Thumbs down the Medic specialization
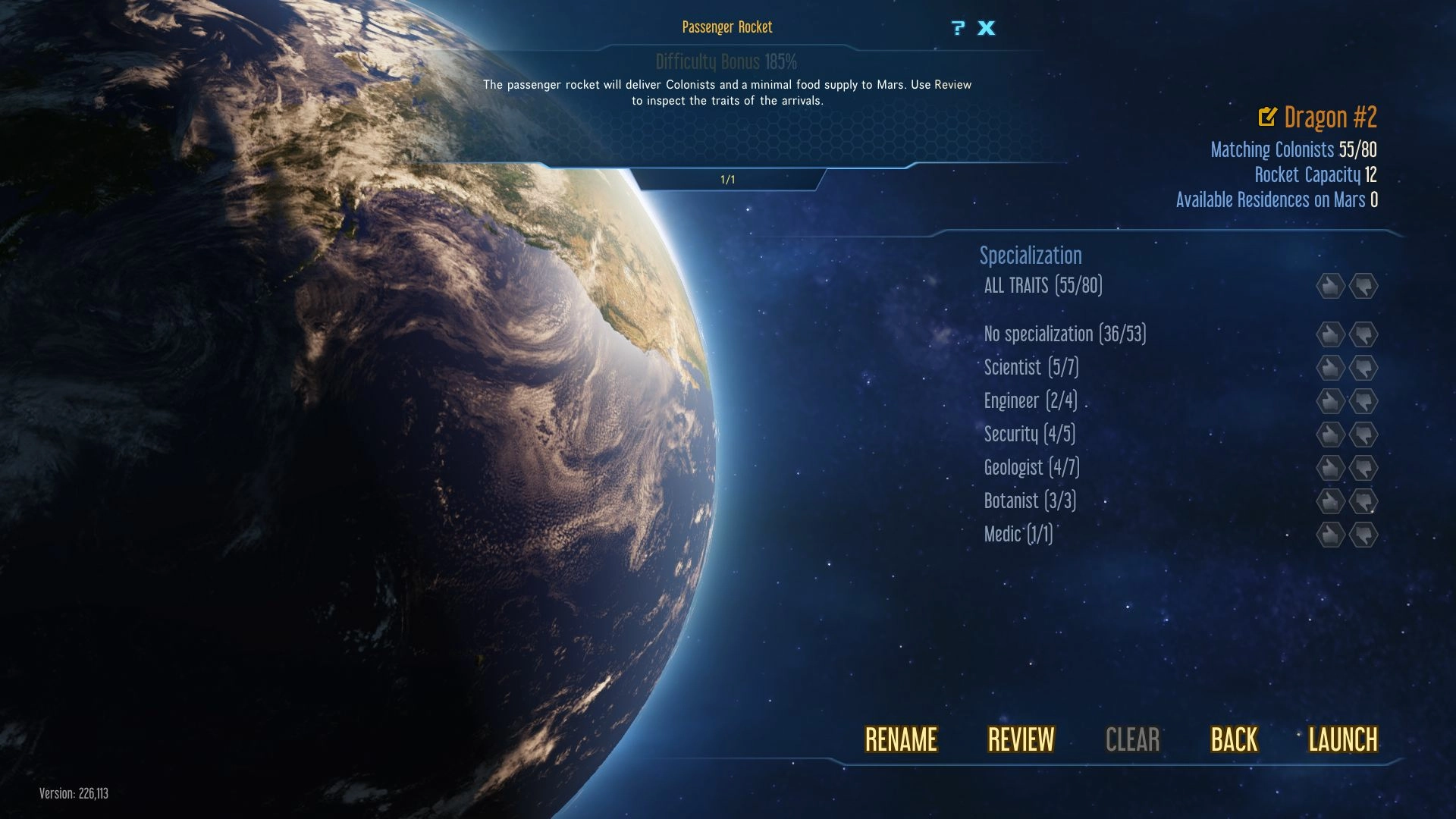This screenshot has width=1456, height=819. pyautogui.click(x=1363, y=535)
